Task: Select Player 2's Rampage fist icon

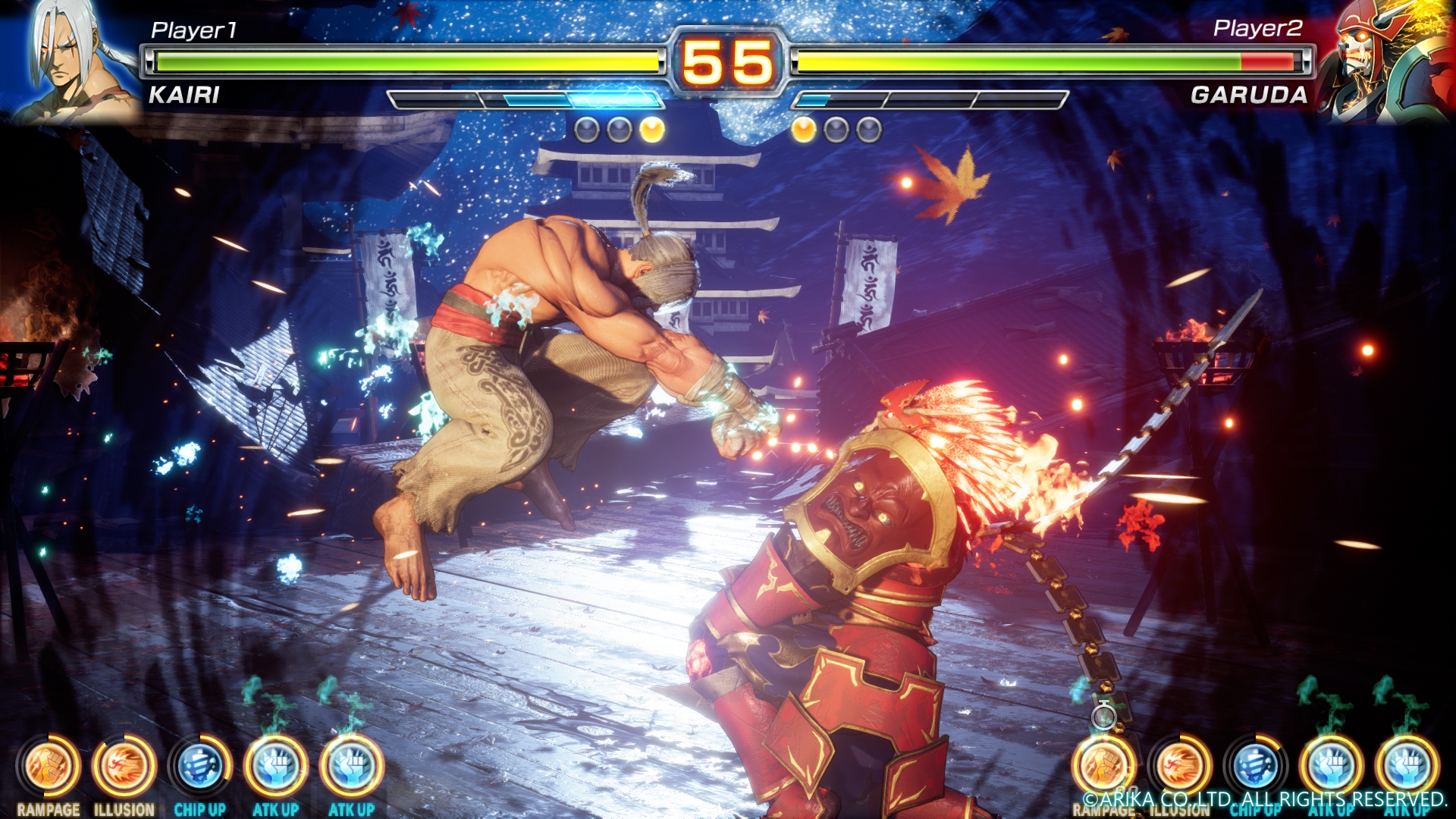Action: [x=1104, y=766]
